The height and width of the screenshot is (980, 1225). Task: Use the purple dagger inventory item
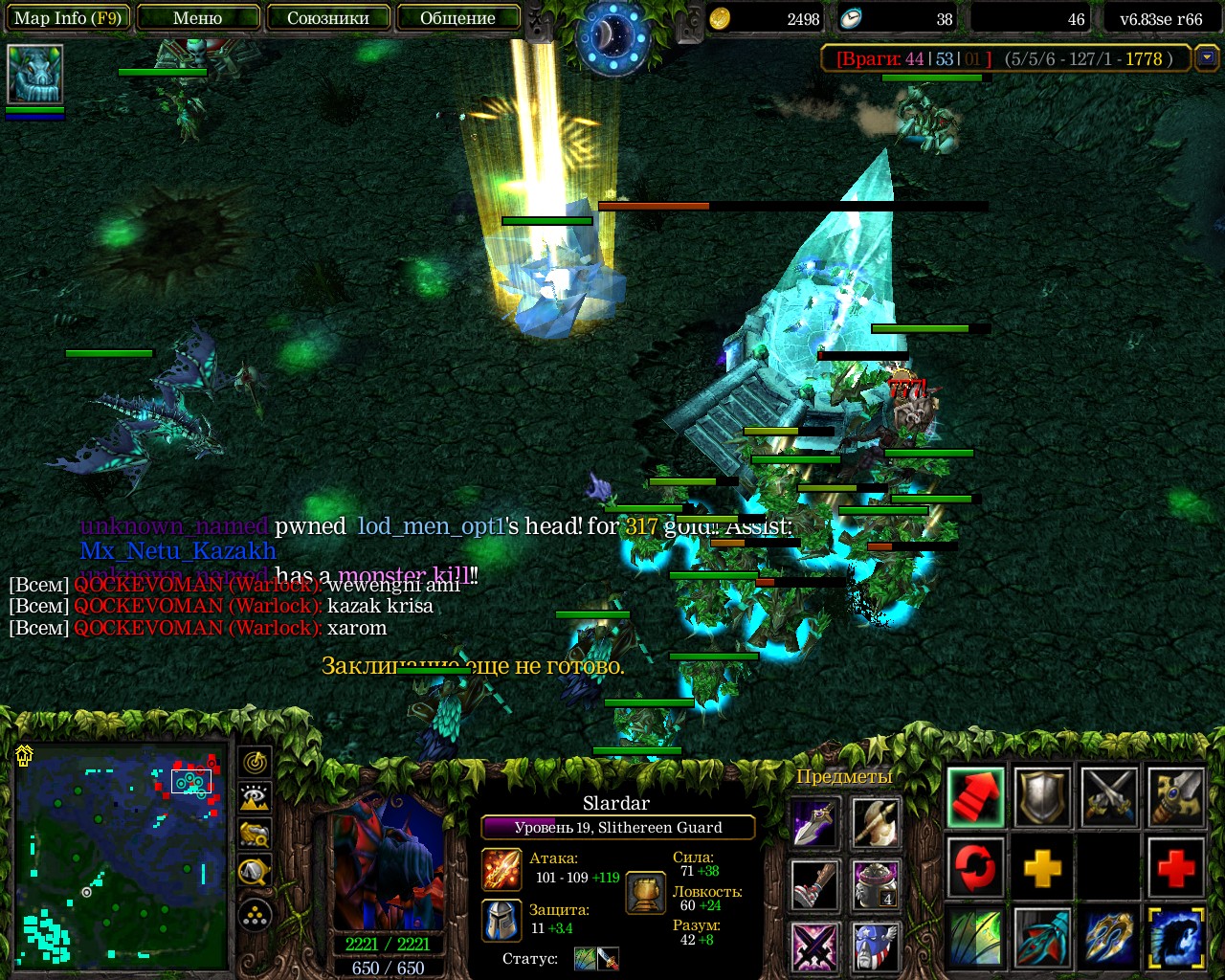814,823
